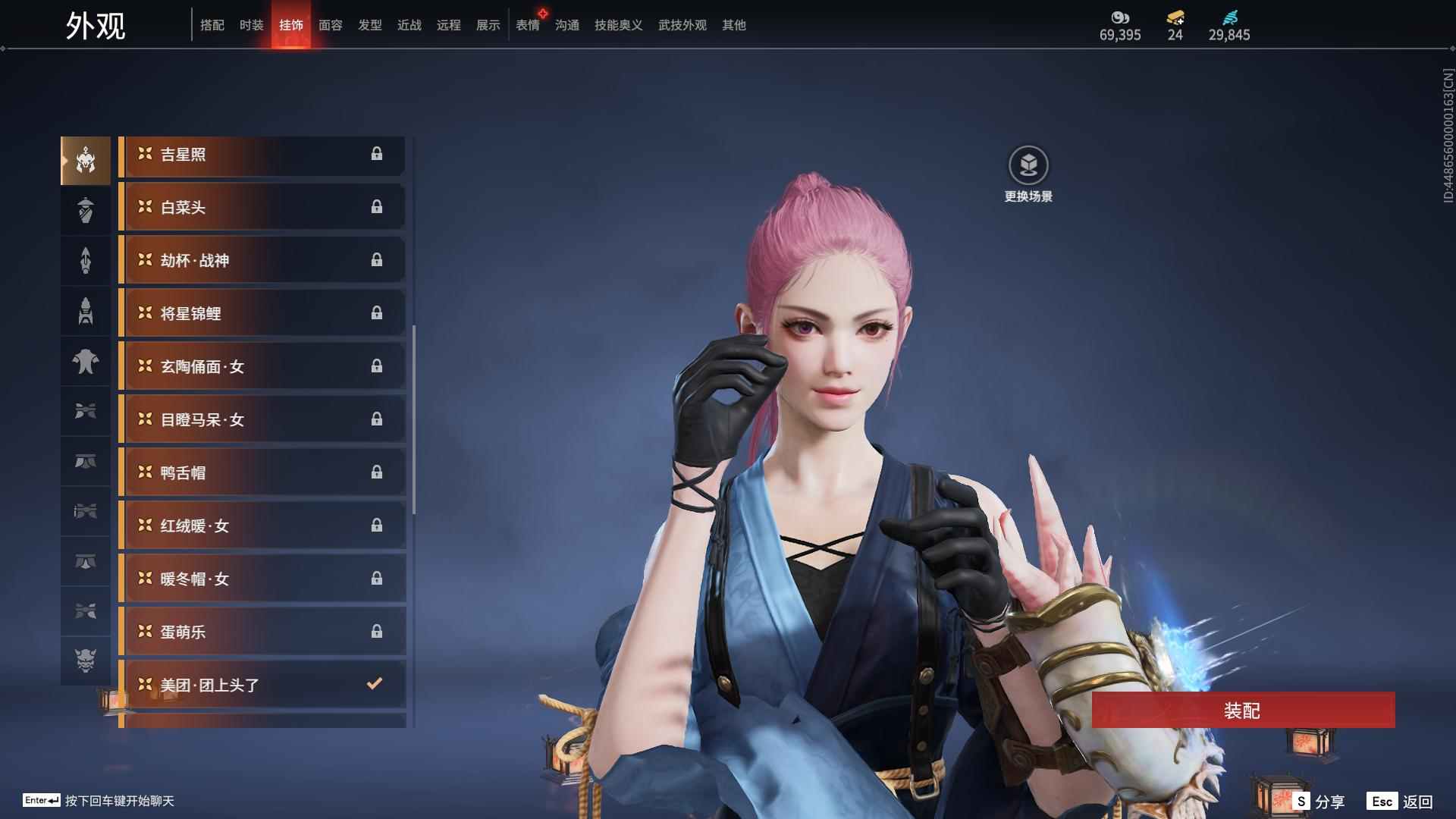Screen dimensions: 1456x819
Task: Open the 发型 hairstyle tab
Action: point(369,25)
